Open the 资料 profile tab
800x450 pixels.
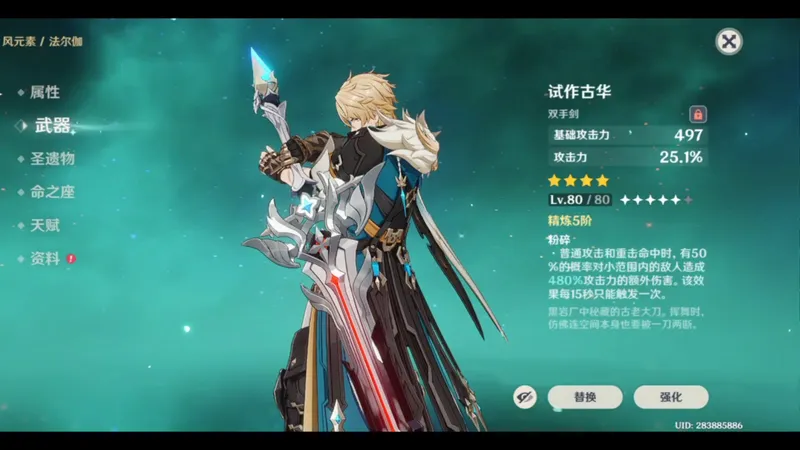pos(46,258)
